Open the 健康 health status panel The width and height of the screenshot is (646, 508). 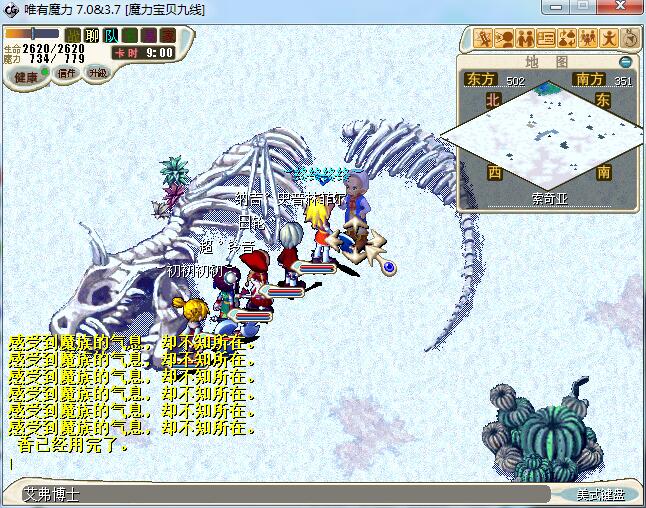tap(26, 77)
